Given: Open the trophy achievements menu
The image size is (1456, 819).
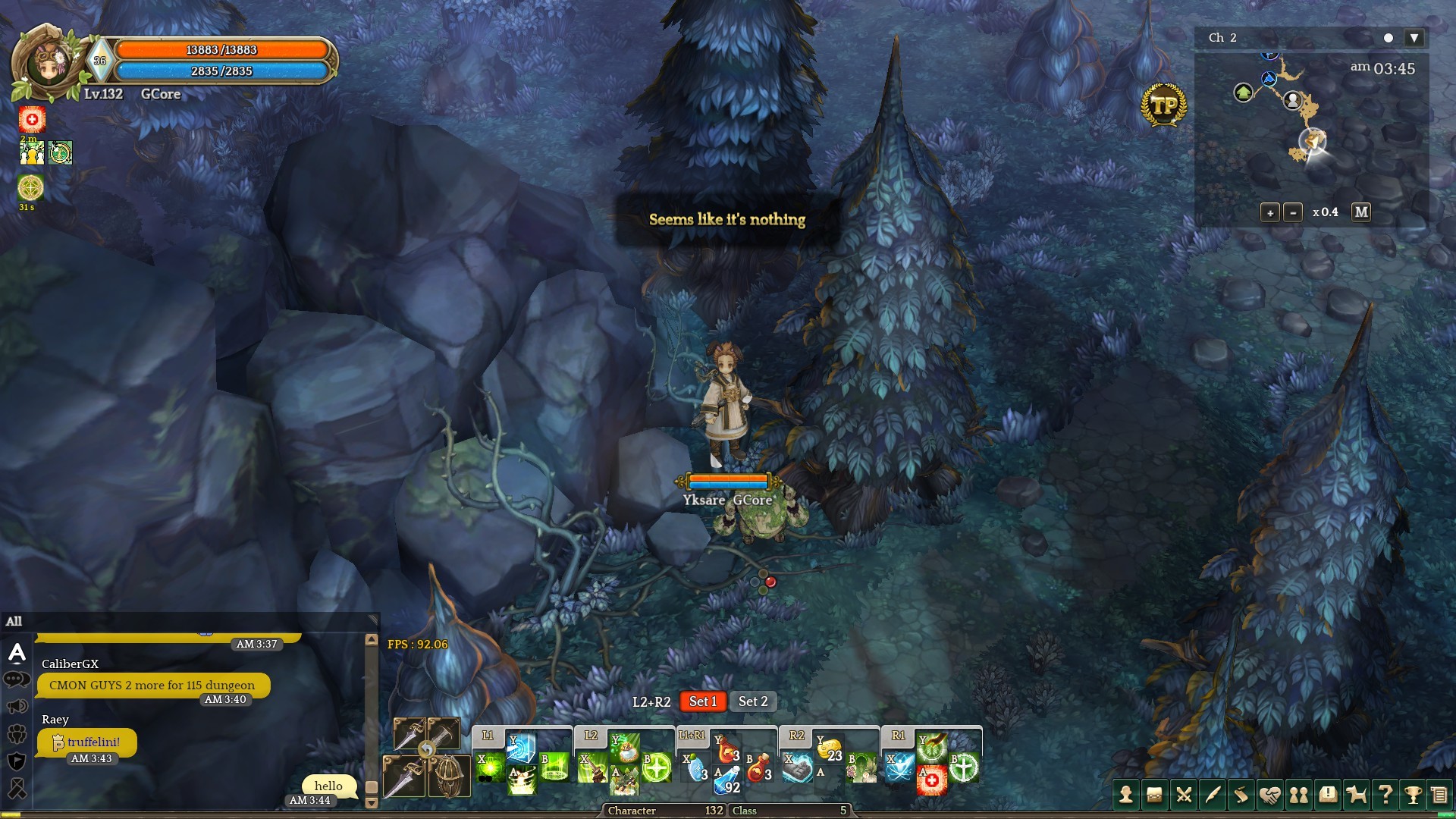Looking at the screenshot, I should click(x=1413, y=795).
